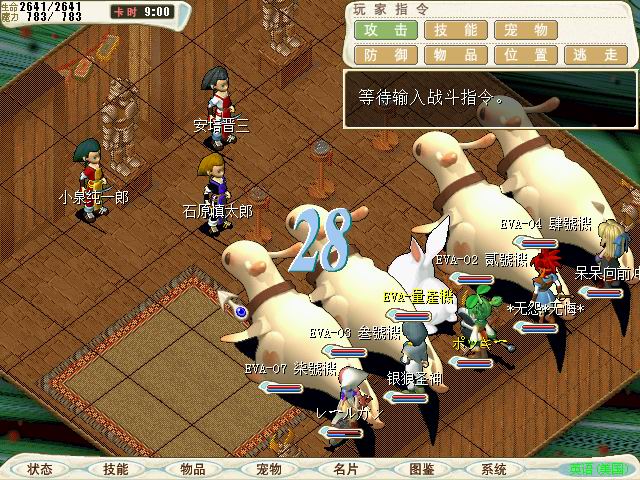This screenshot has width=640, height=480.
Task: Open the 图鉴 encyclopedia menu
Action: coord(421,469)
